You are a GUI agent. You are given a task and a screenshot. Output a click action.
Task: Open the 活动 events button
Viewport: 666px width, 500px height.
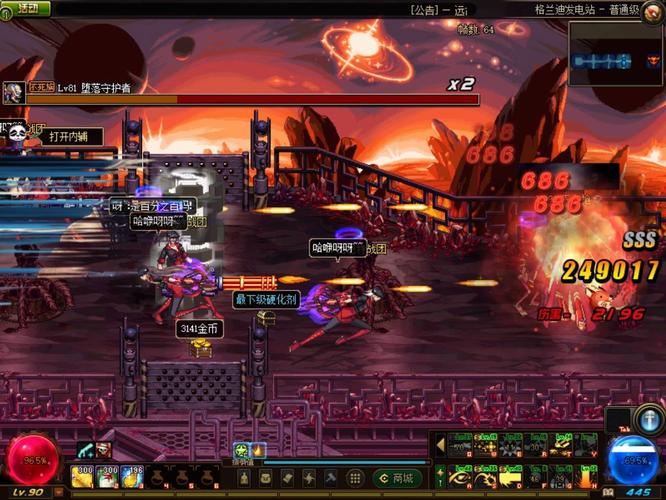[26, 8]
